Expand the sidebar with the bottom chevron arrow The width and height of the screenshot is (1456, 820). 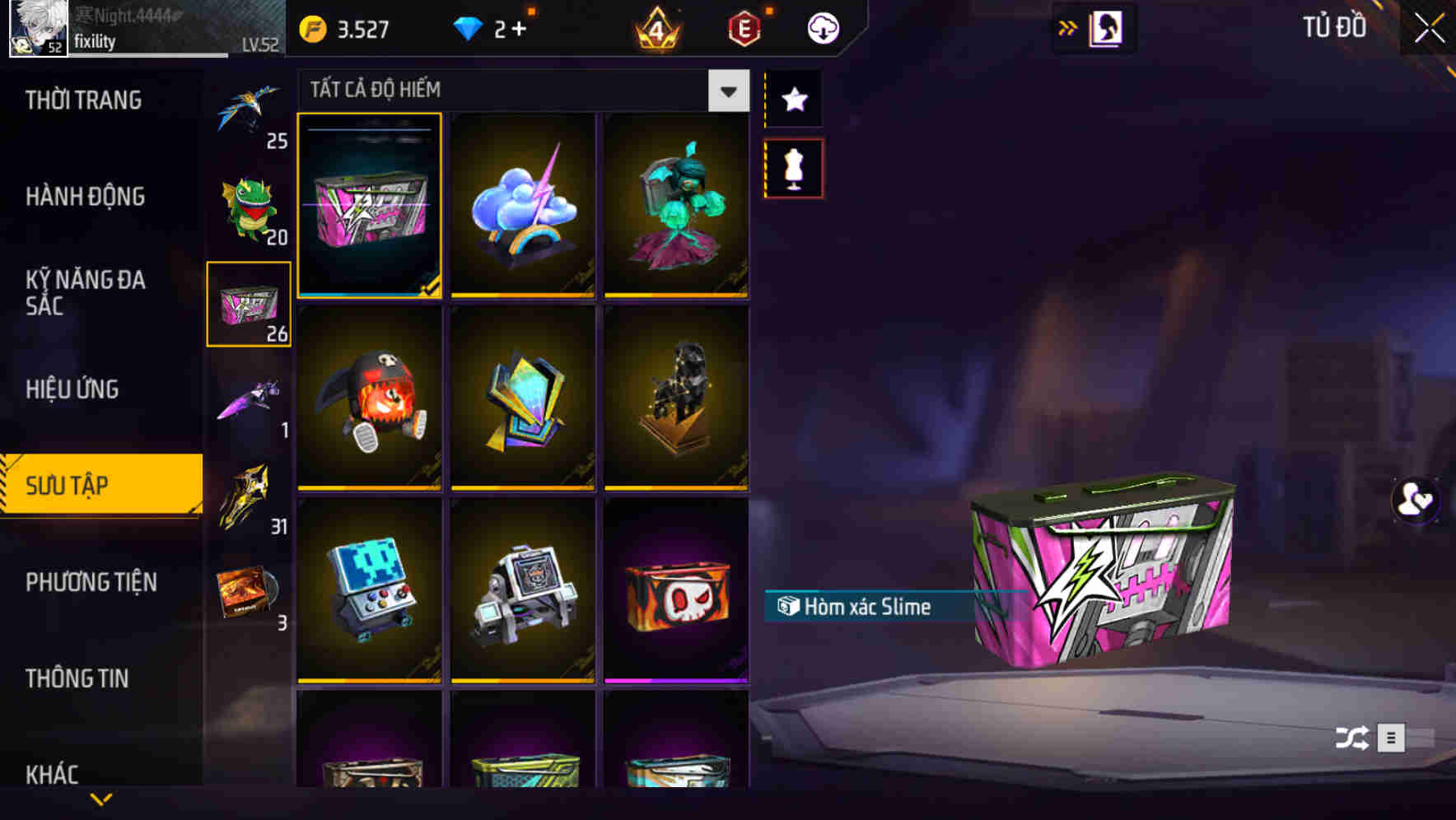pos(101,798)
